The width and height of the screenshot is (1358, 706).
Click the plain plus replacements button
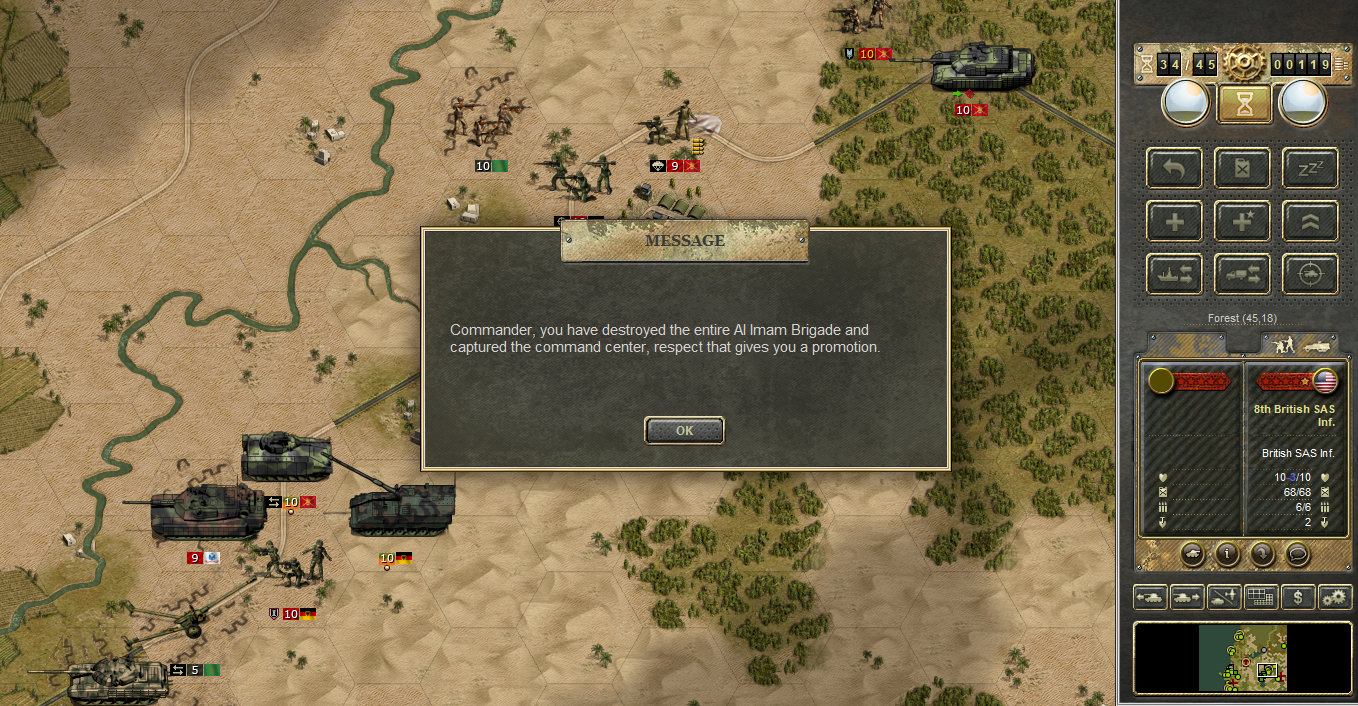[1175, 221]
